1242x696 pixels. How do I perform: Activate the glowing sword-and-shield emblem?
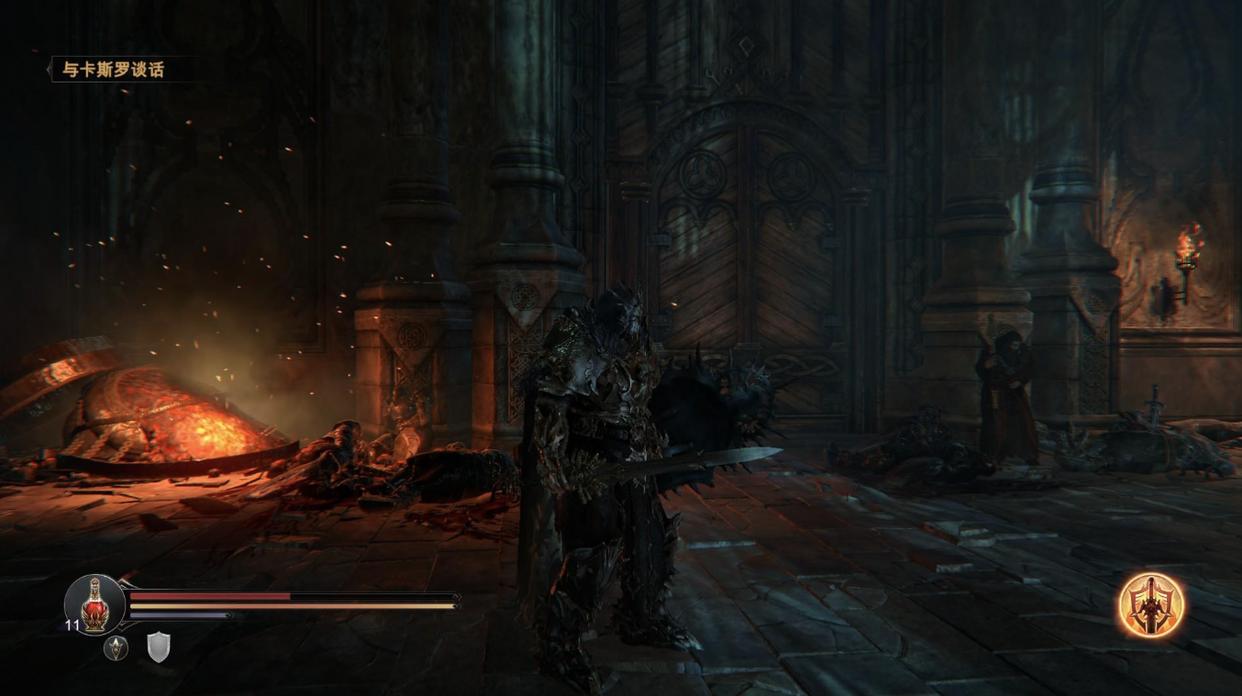[1151, 605]
